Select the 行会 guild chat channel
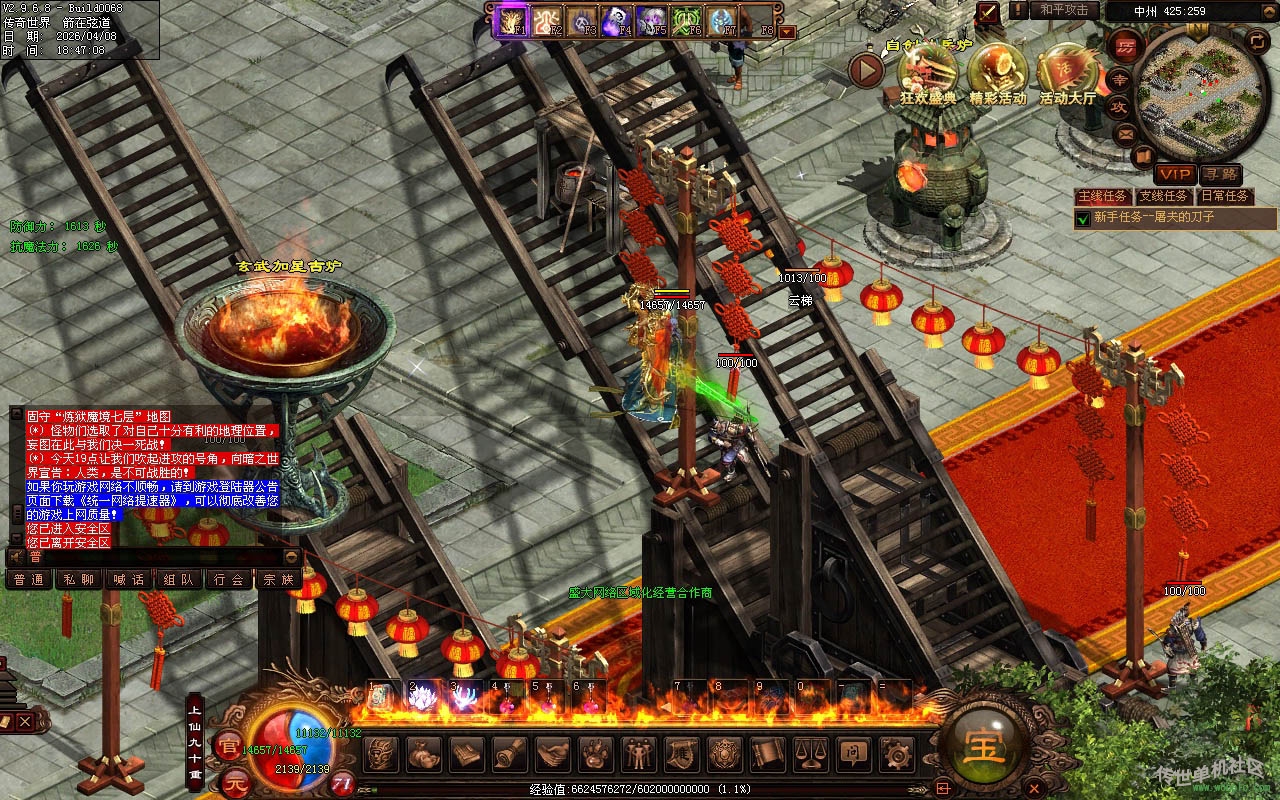 click(x=229, y=579)
